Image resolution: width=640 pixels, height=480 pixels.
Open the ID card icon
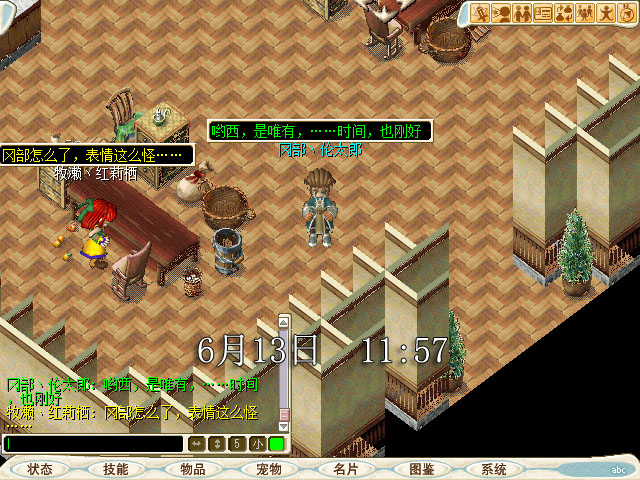(x=543, y=13)
